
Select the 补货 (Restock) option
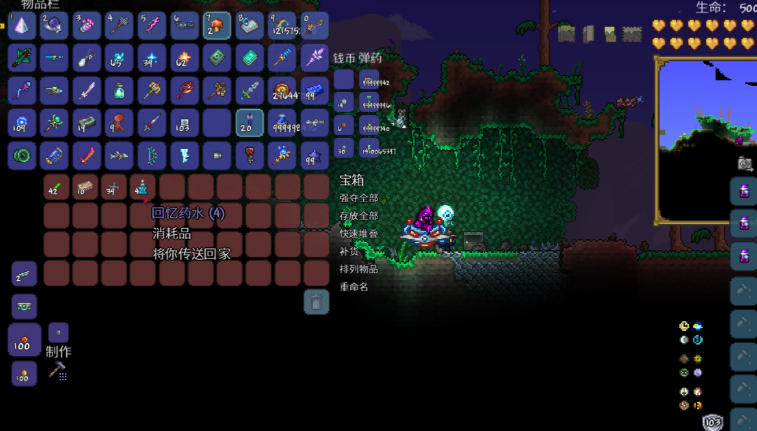[x=350, y=251]
